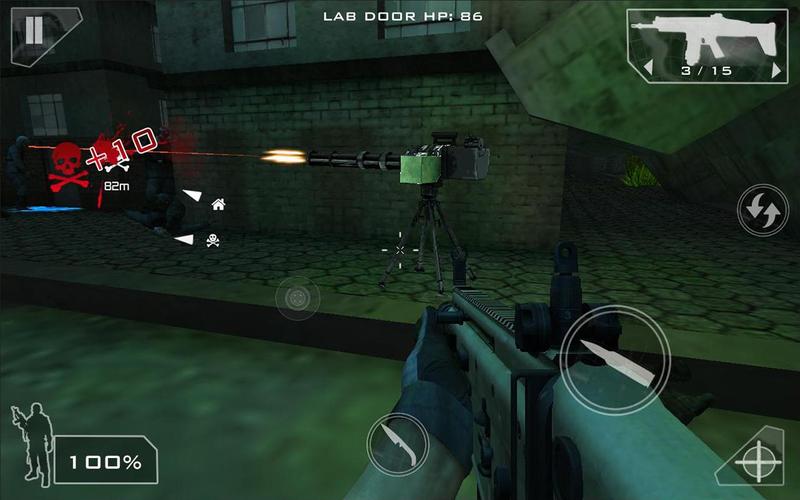
Task: Fire the weapon with the bullet button
Action: pos(614,360)
